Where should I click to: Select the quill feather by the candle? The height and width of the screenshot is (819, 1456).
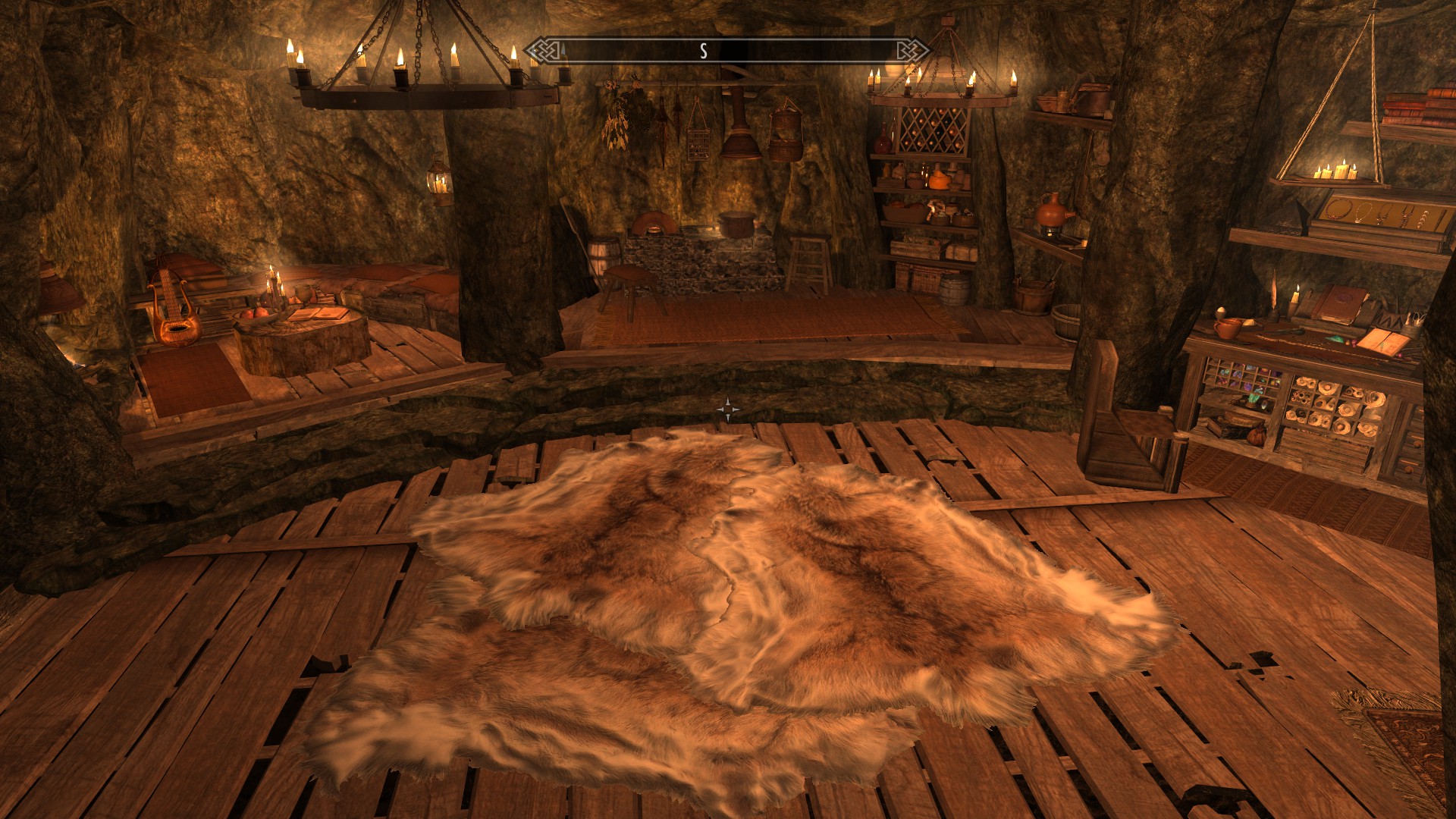tap(1273, 293)
